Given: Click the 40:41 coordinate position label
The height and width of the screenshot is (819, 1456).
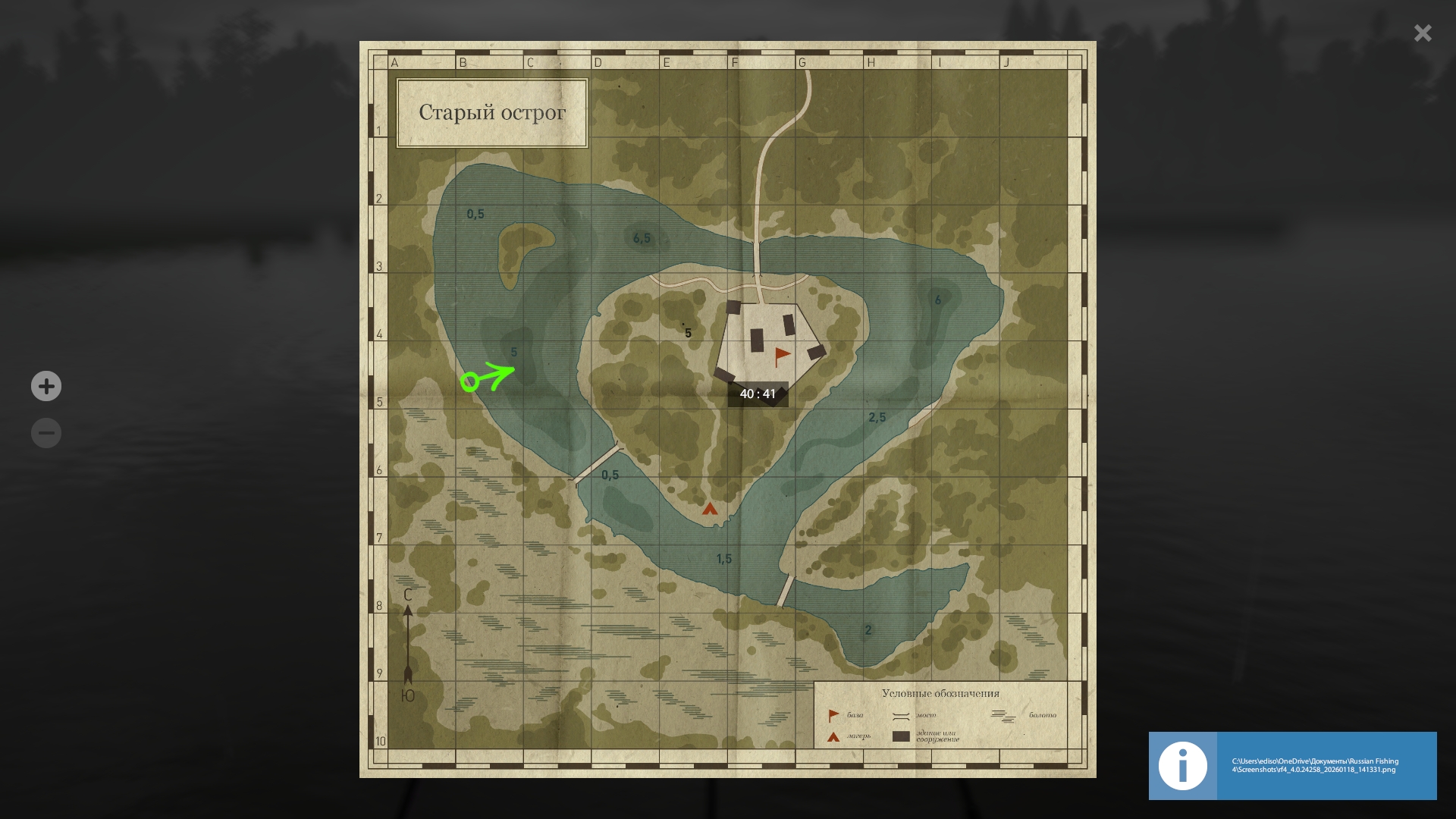Looking at the screenshot, I should (x=758, y=394).
